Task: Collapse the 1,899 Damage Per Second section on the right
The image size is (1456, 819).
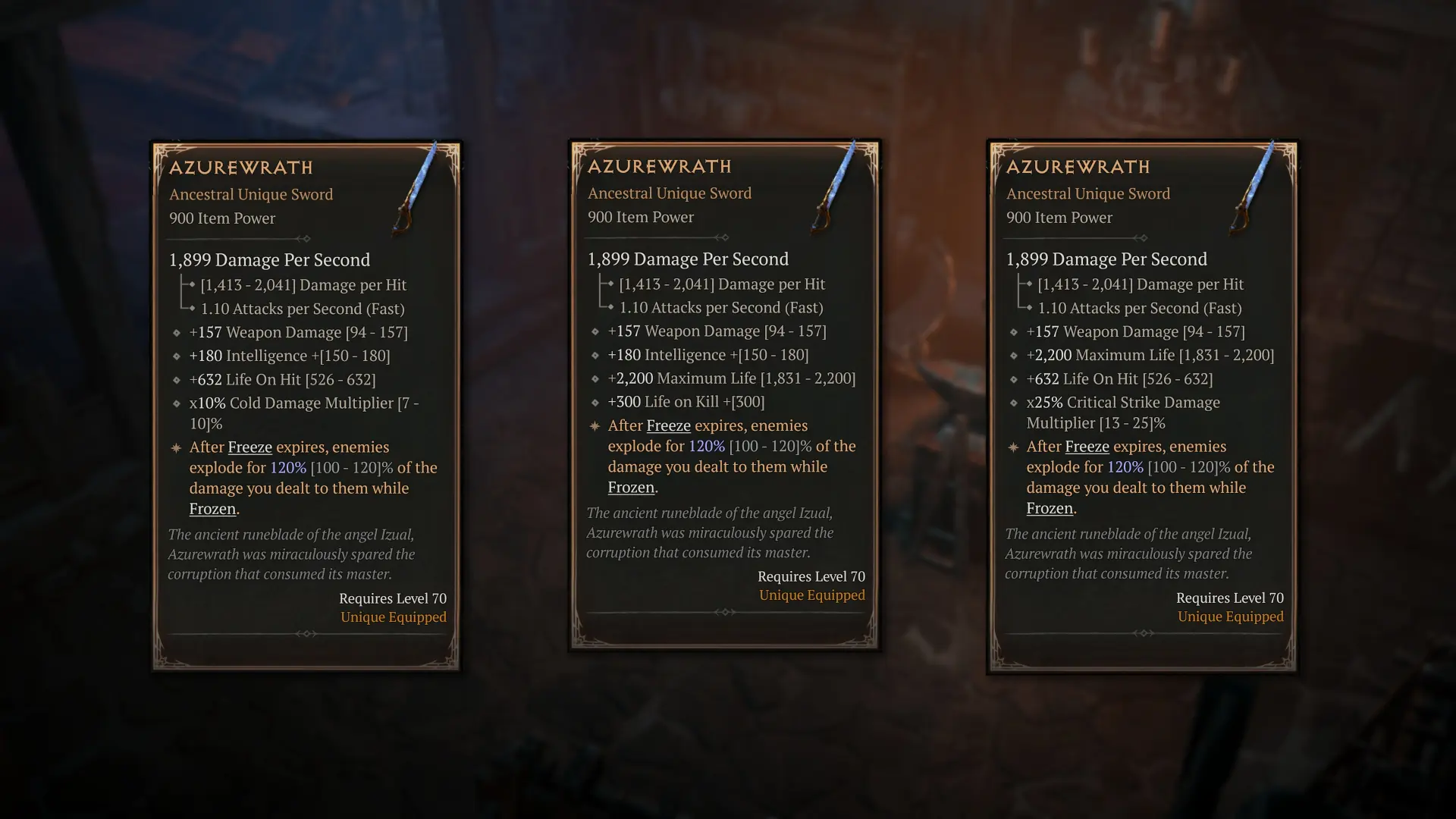Action: [x=1107, y=259]
